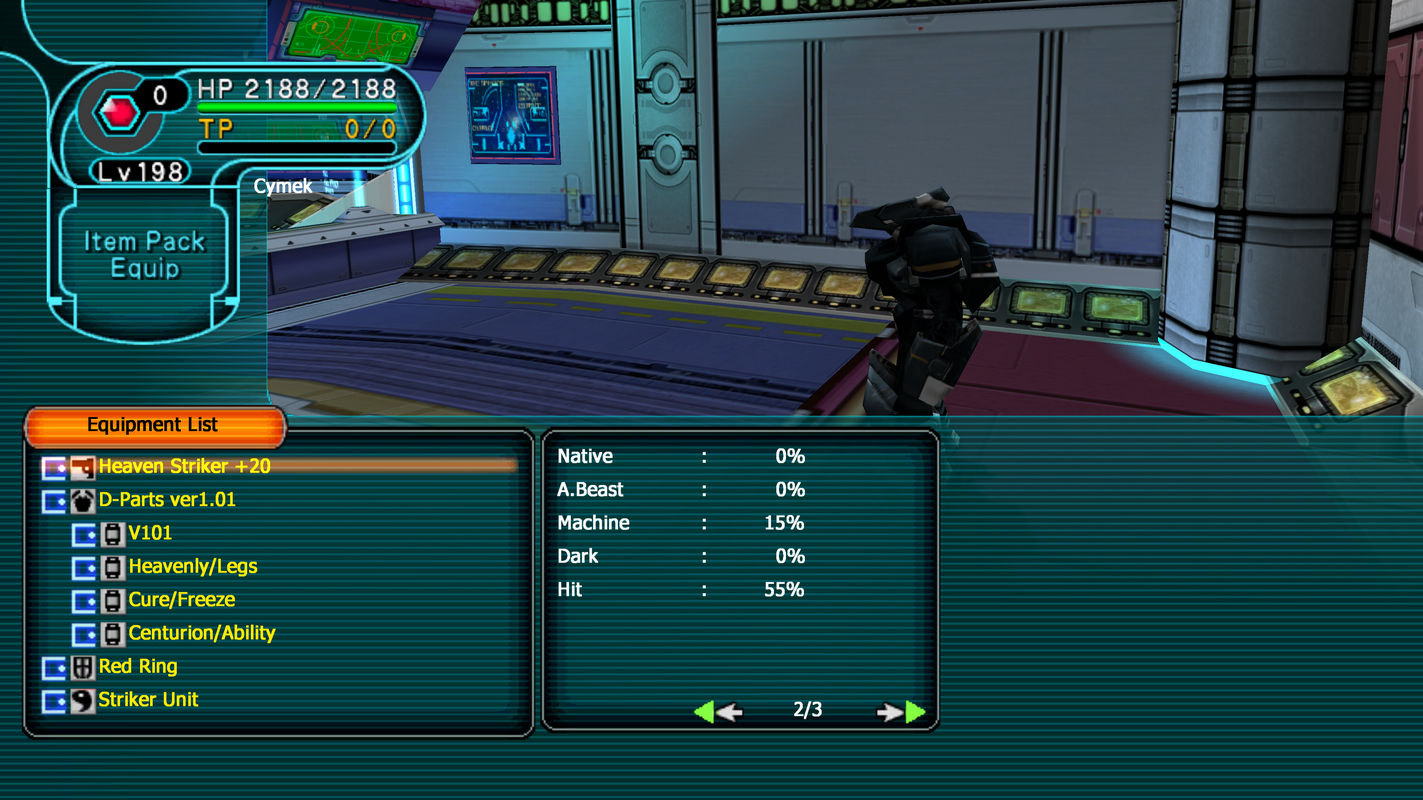Click the V101 unit icon
This screenshot has width=1423, height=800.
pyautogui.click(x=112, y=533)
